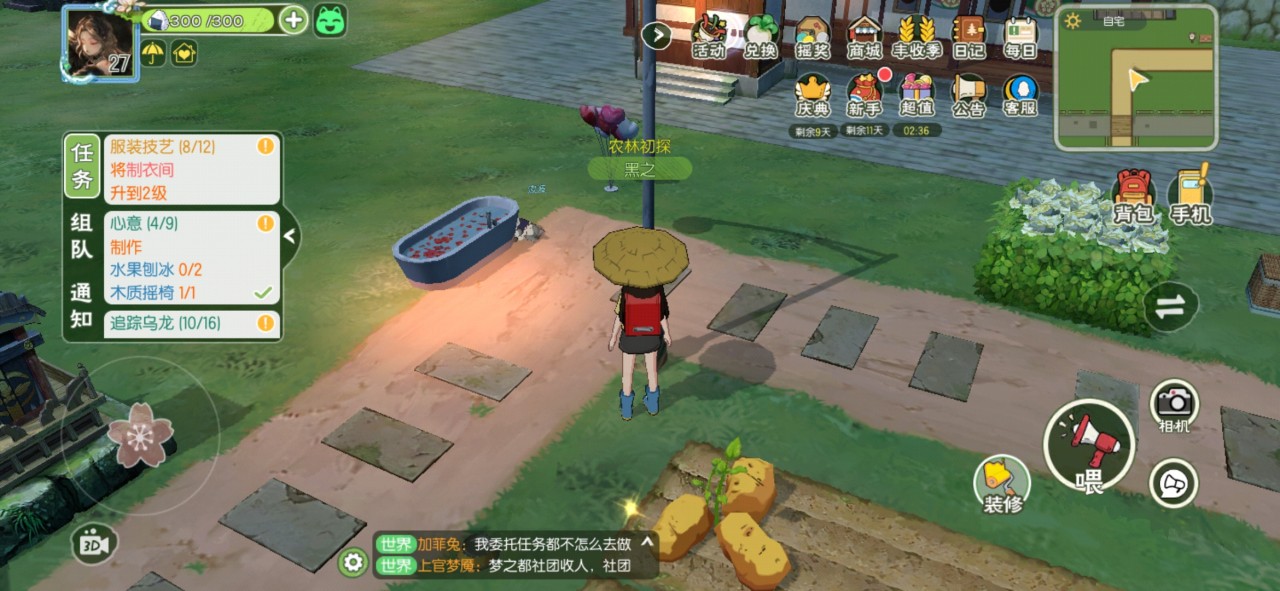
Task: Open the 每日 daily calendar
Action: [1020, 36]
